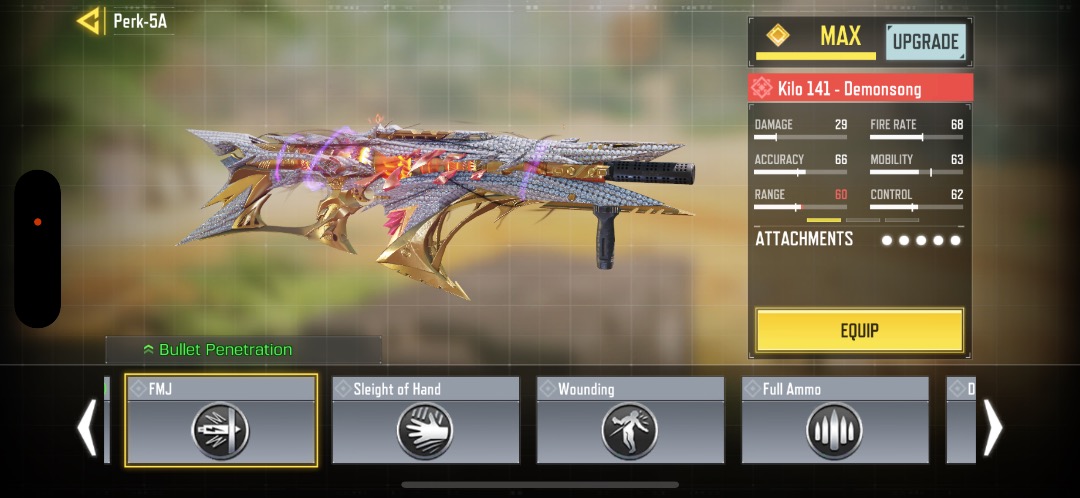
Task: Select the FMJ perk card
Action: tap(221, 420)
